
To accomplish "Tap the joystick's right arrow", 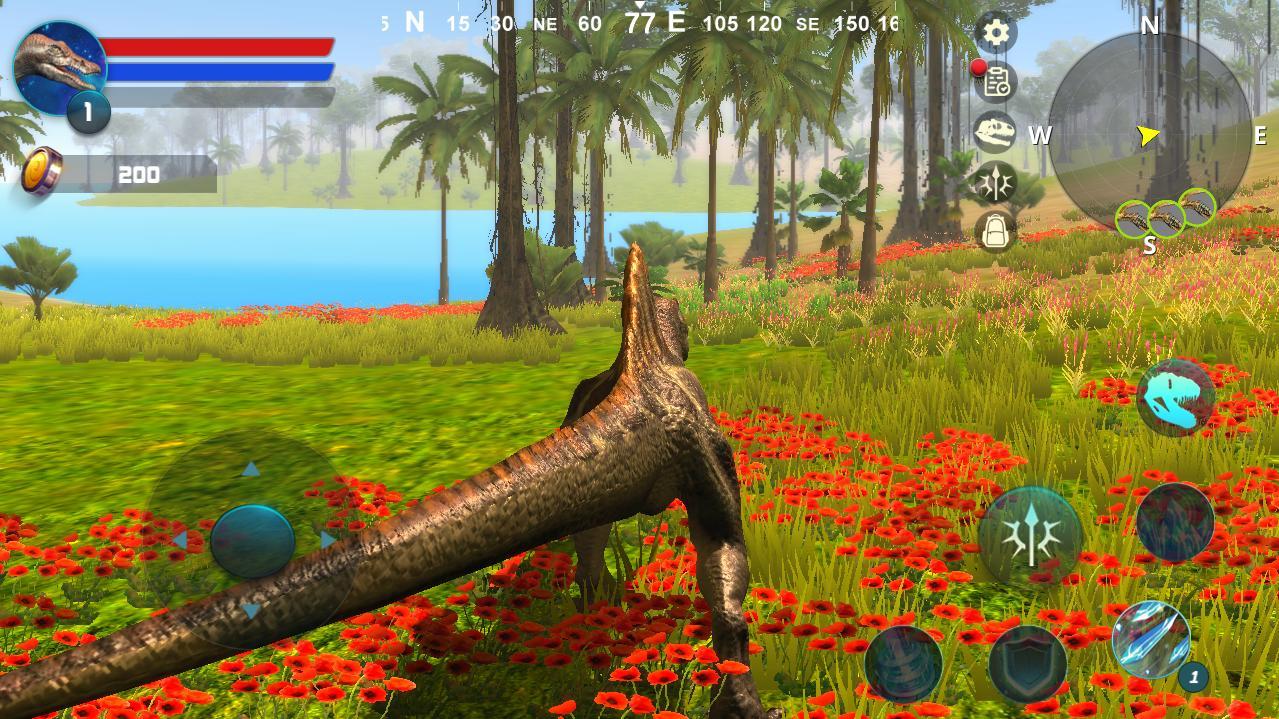I will (x=328, y=540).
